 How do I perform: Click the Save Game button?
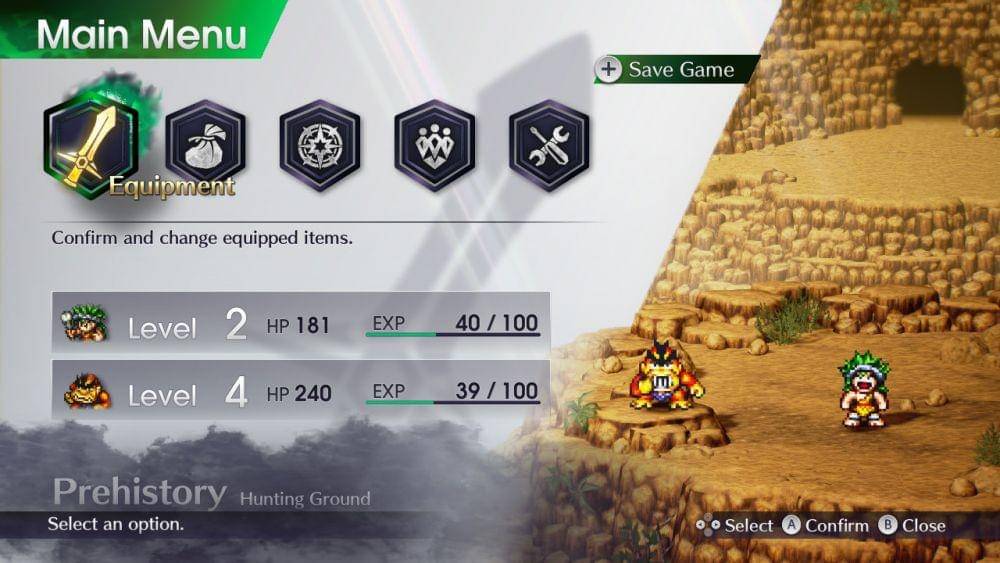(x=668, y=70)
